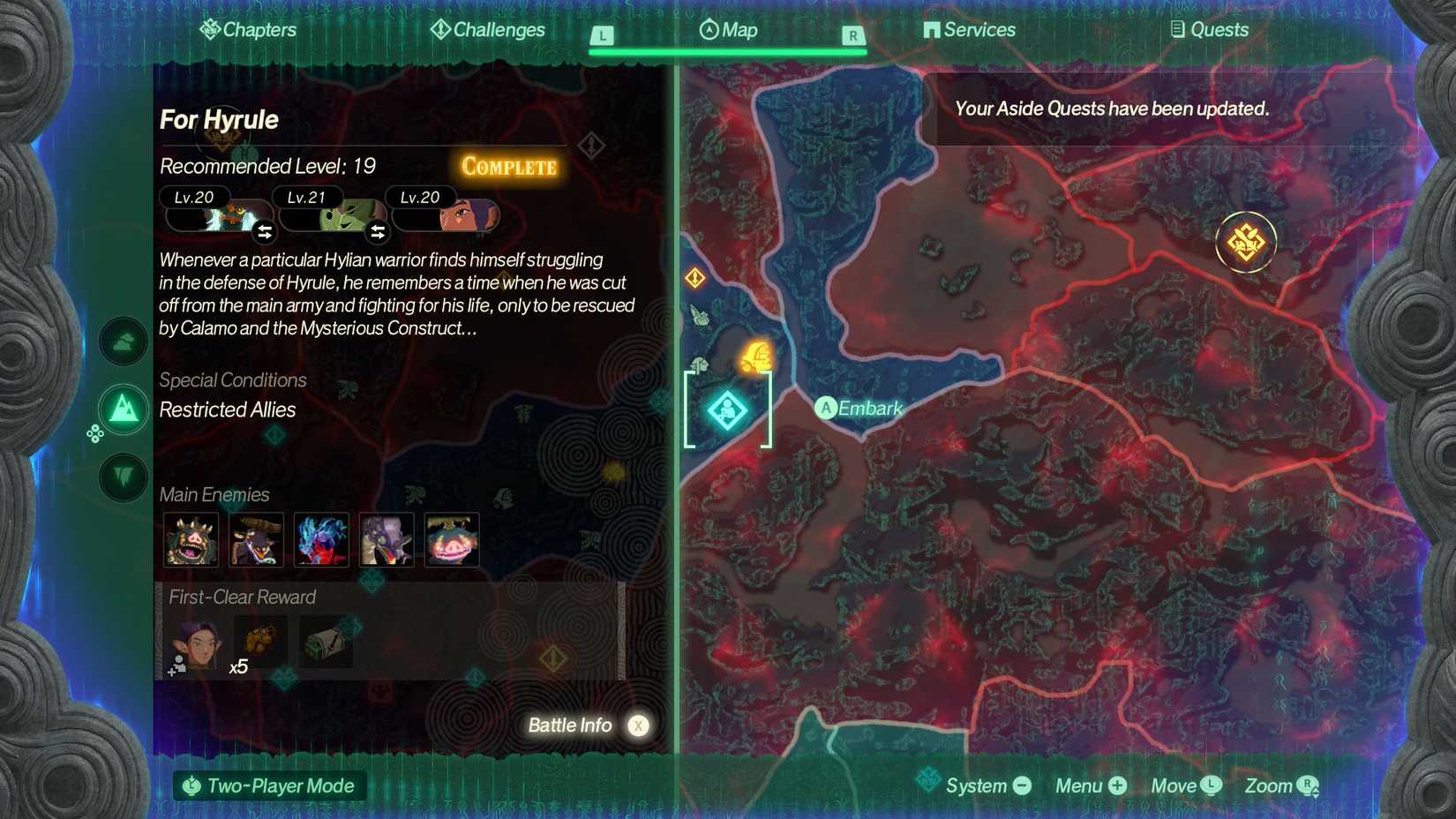The height and width of the screenshot is (819, 1456).
Task: Click the glowing quest marker on the map
Action: (x=1247, y=241)
